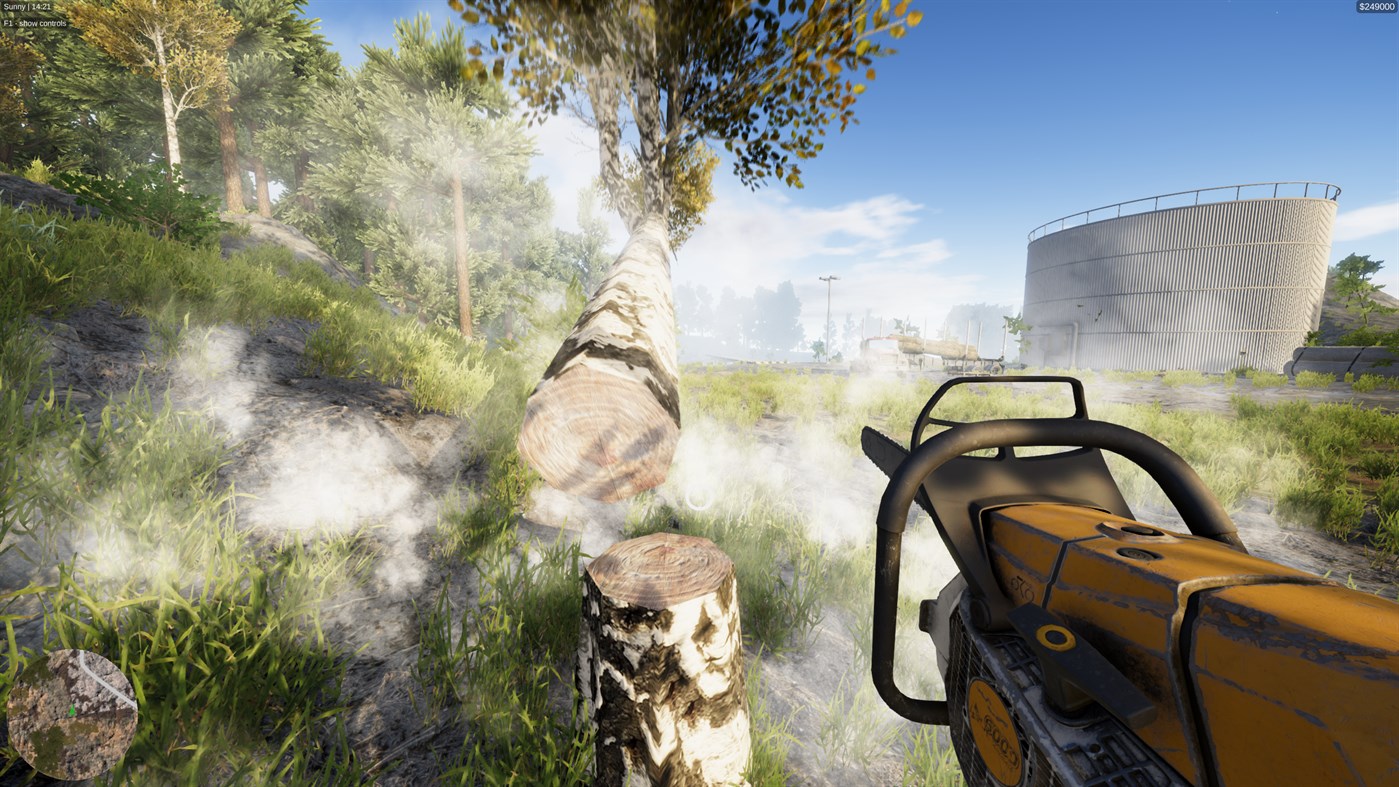This screenshot has width=1399, height=787.
Task: Click the $249000 money counter
Action: coord(1375,5)
